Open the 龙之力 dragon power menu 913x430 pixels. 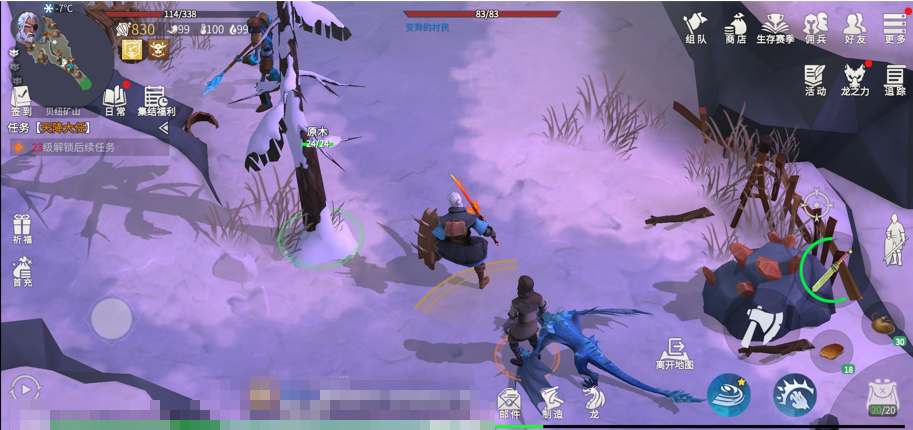pos(855,79)
